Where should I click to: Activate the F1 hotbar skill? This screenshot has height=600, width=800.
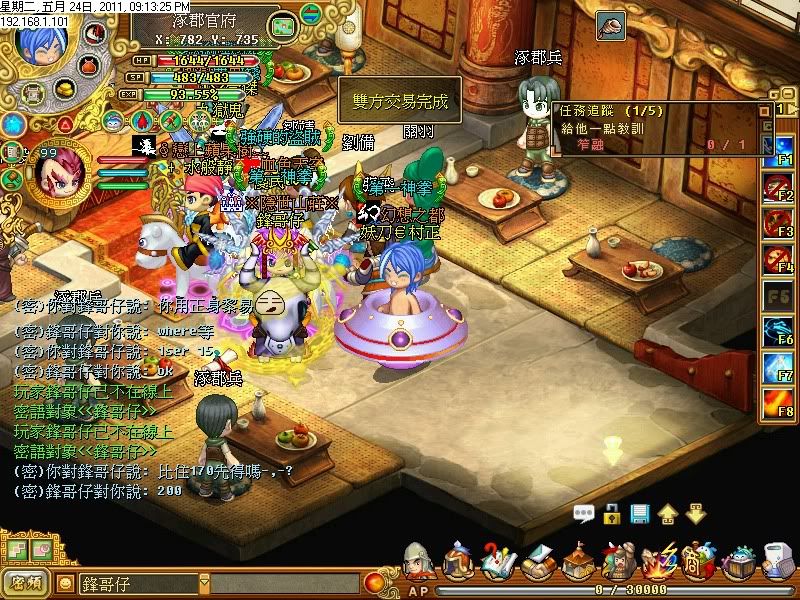[x=777, y=151]
